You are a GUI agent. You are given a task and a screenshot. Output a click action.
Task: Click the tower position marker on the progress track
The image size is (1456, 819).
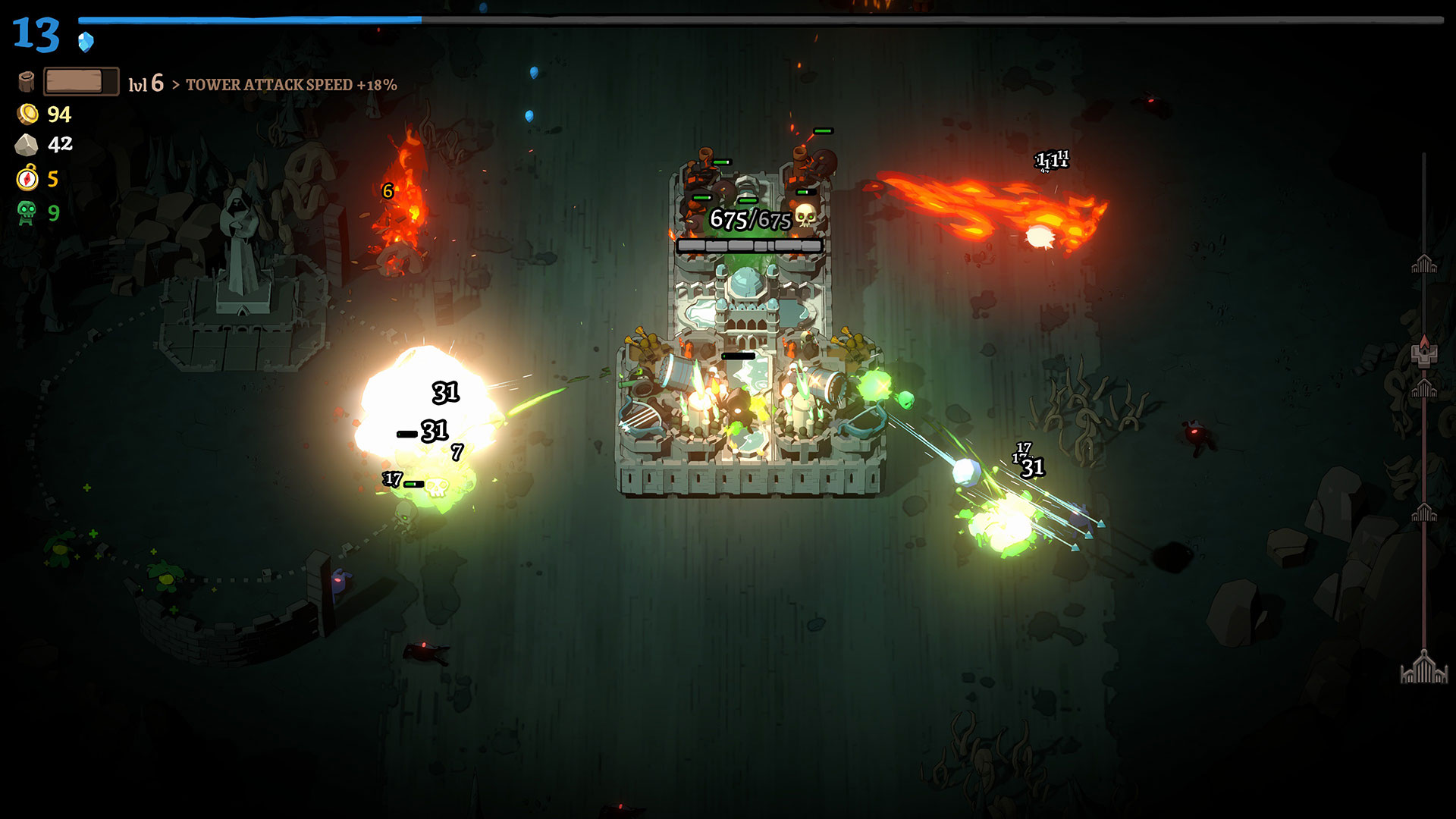click(x=1423, y=353)
